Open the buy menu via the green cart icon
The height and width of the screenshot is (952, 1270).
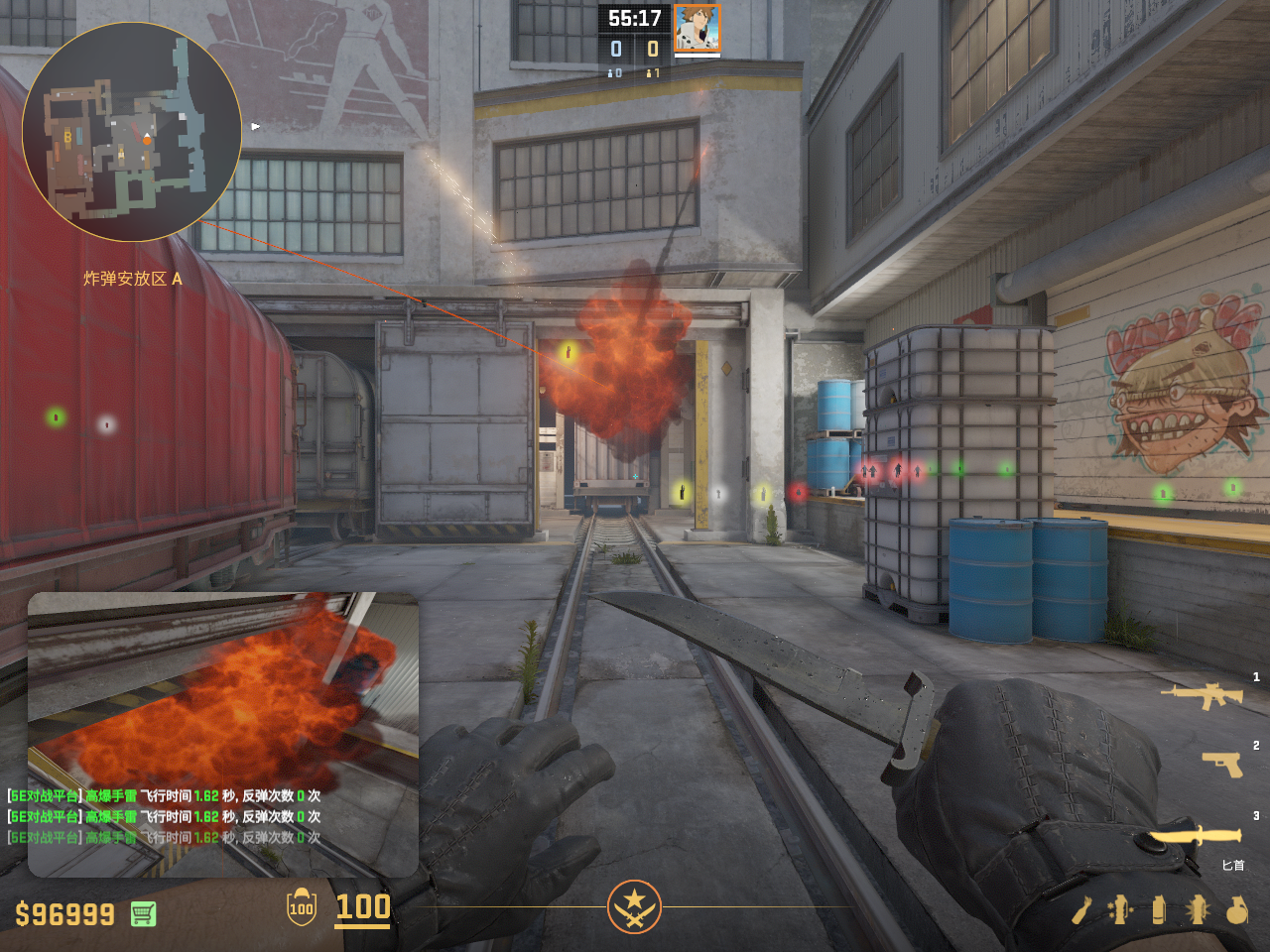[x=143, y=913]
